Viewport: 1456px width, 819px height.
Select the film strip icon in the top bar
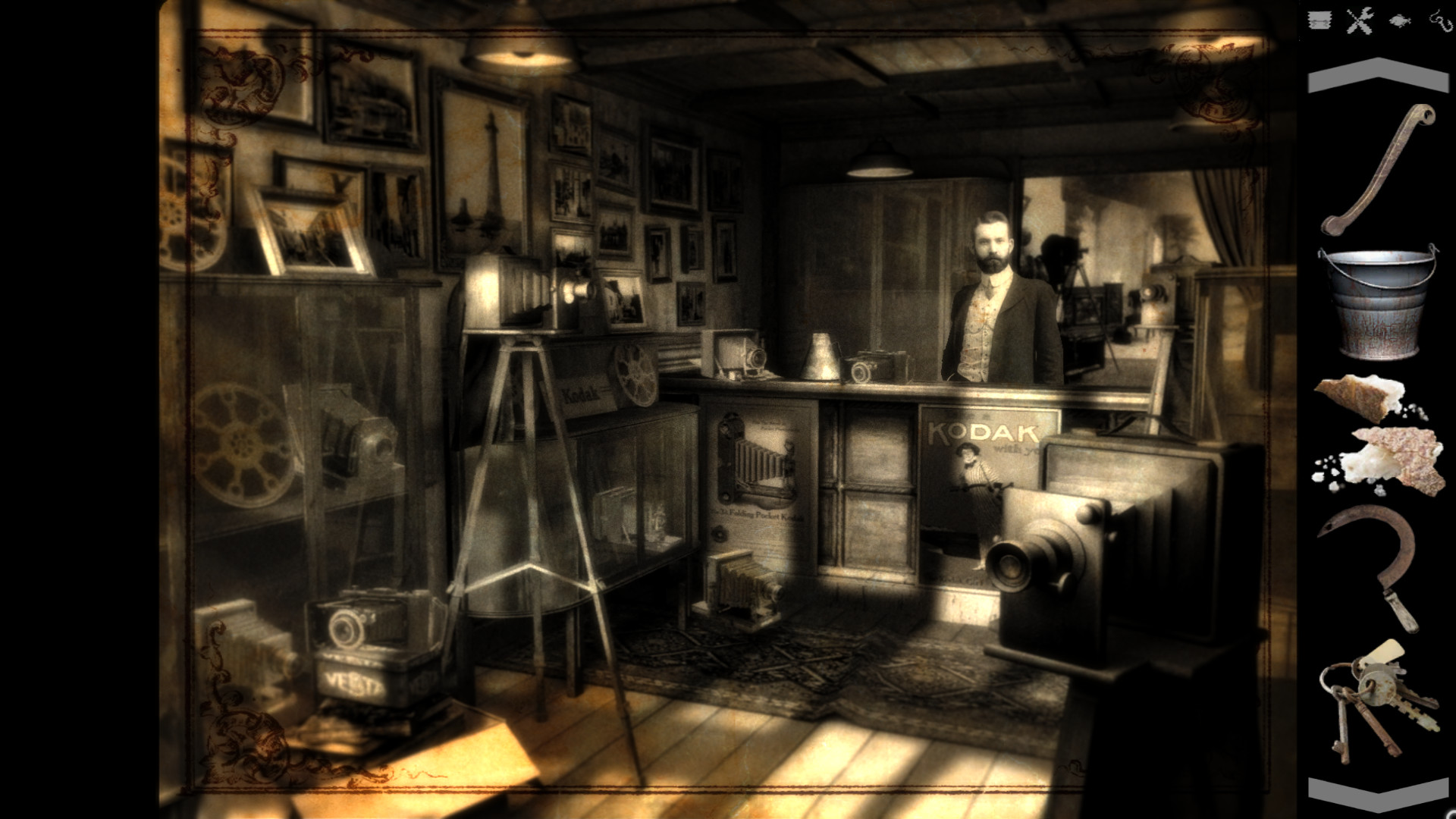click(1319, 20)
